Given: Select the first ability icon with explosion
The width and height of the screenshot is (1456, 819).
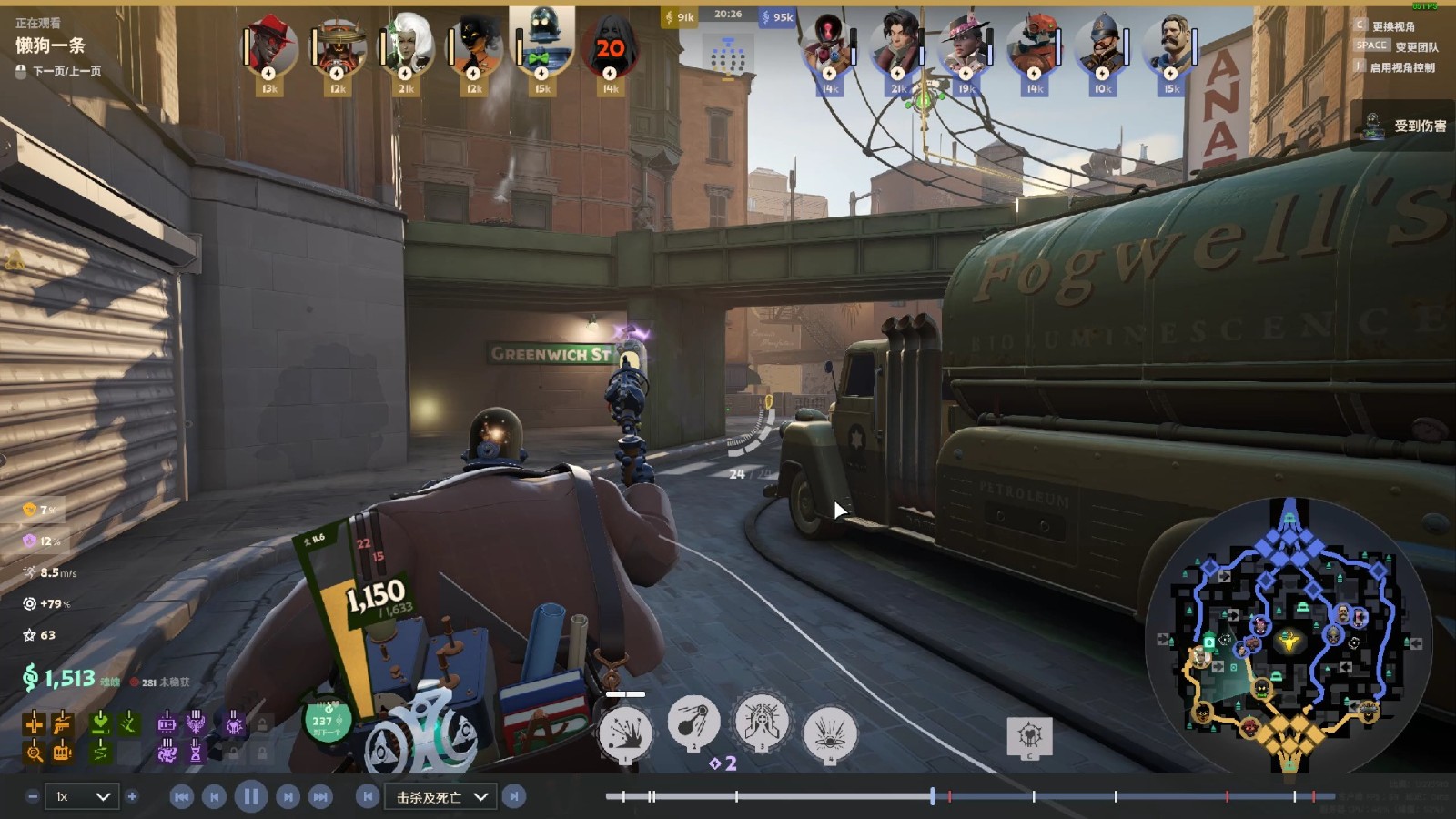Looking at the screenshot, I should (x=625, y=733).
